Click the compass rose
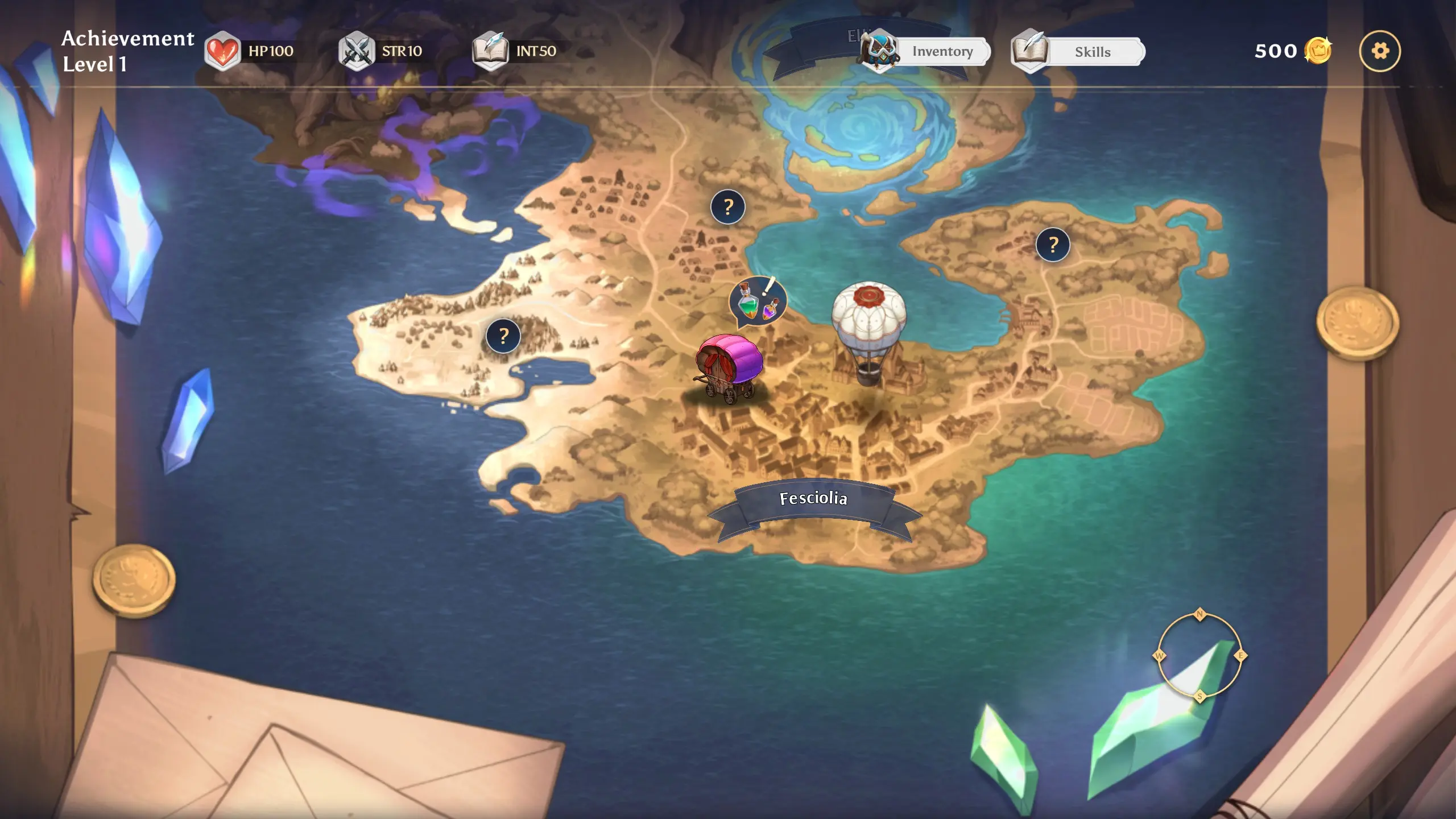This screenshot has width=1456, height=819. pos(1200,655)
